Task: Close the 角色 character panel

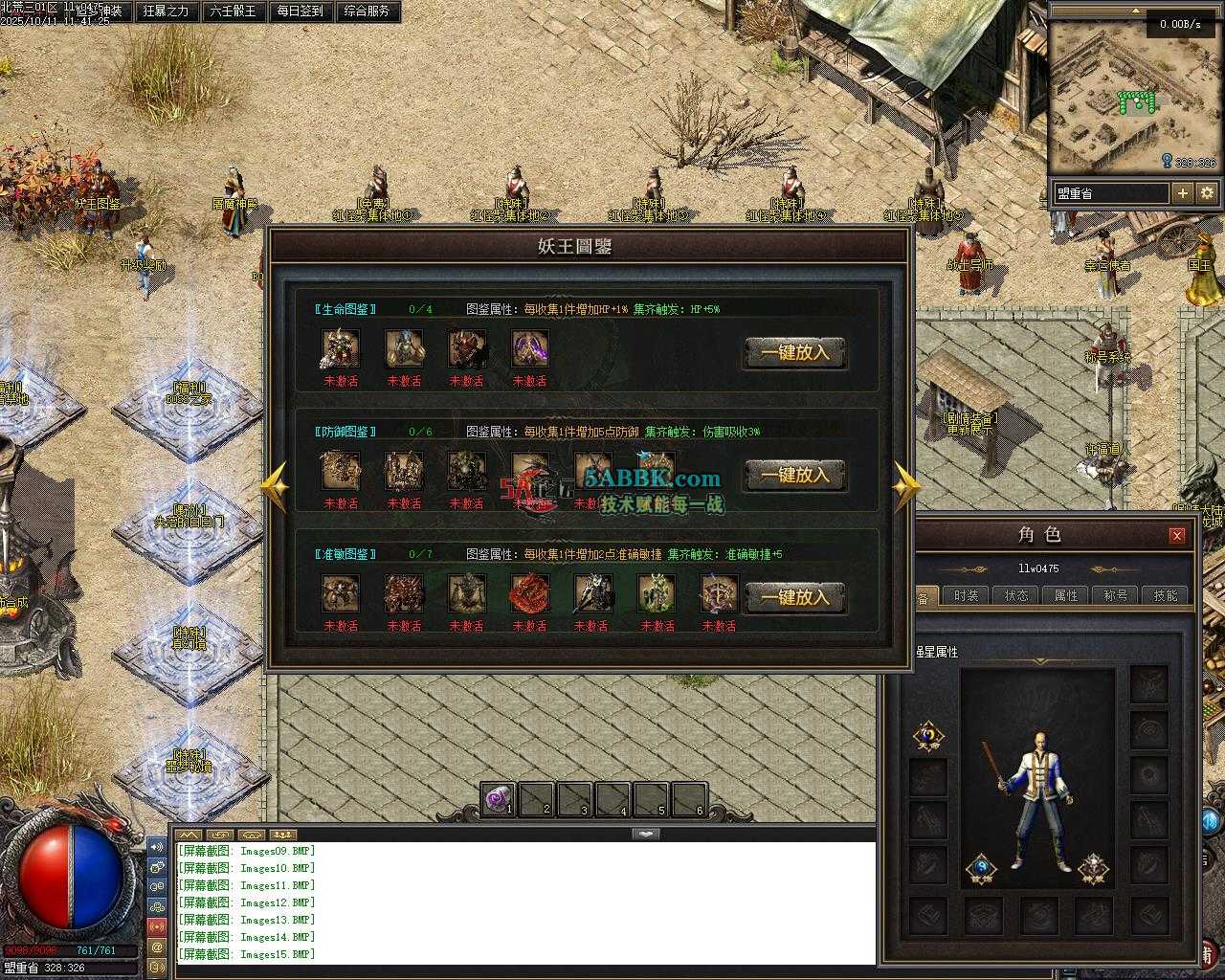Action: coord(1177,535)
